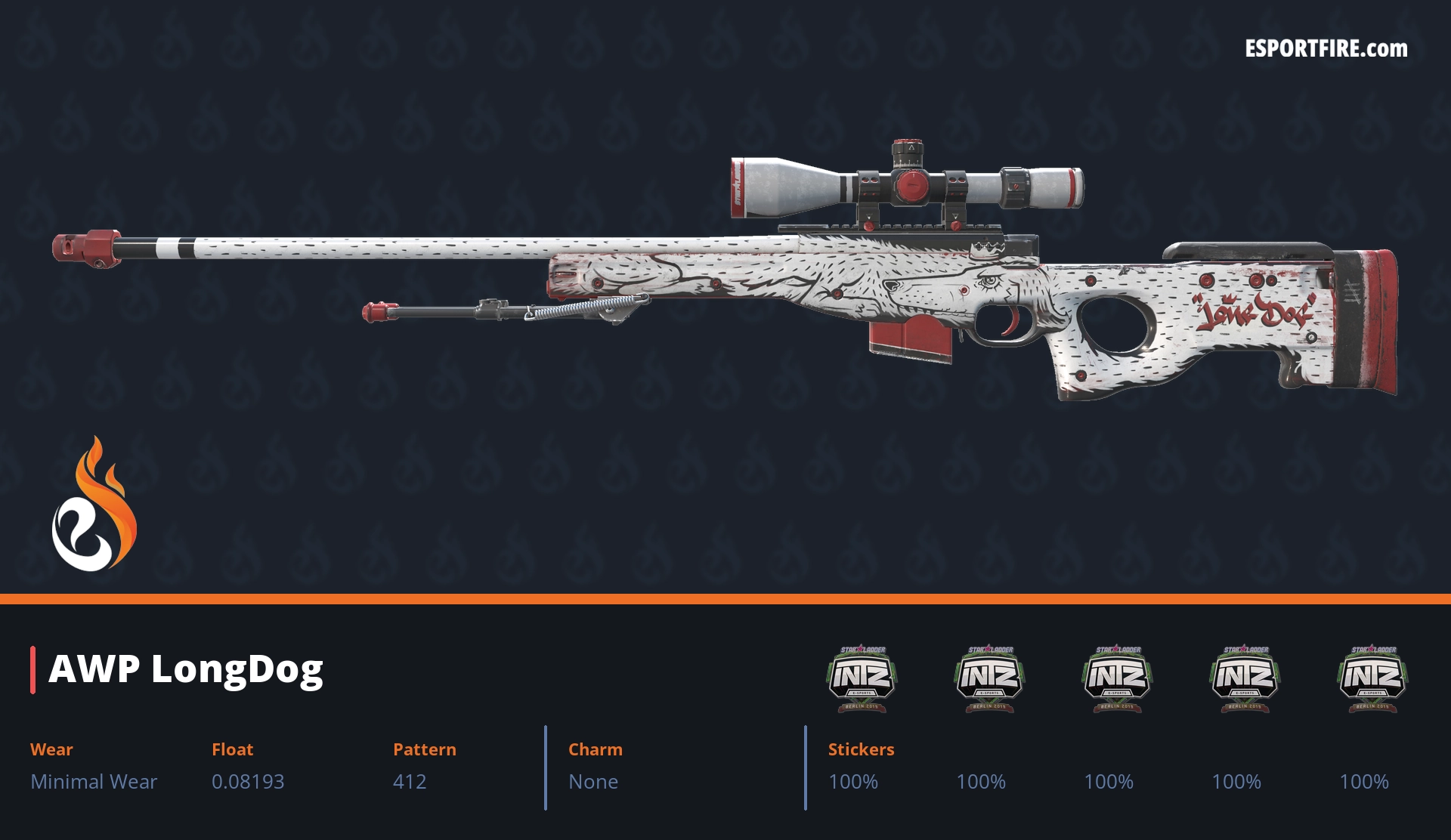Screen dimensions: 1451x840
Task: Click the Esportfire flame logo
Action: [94, 505]
